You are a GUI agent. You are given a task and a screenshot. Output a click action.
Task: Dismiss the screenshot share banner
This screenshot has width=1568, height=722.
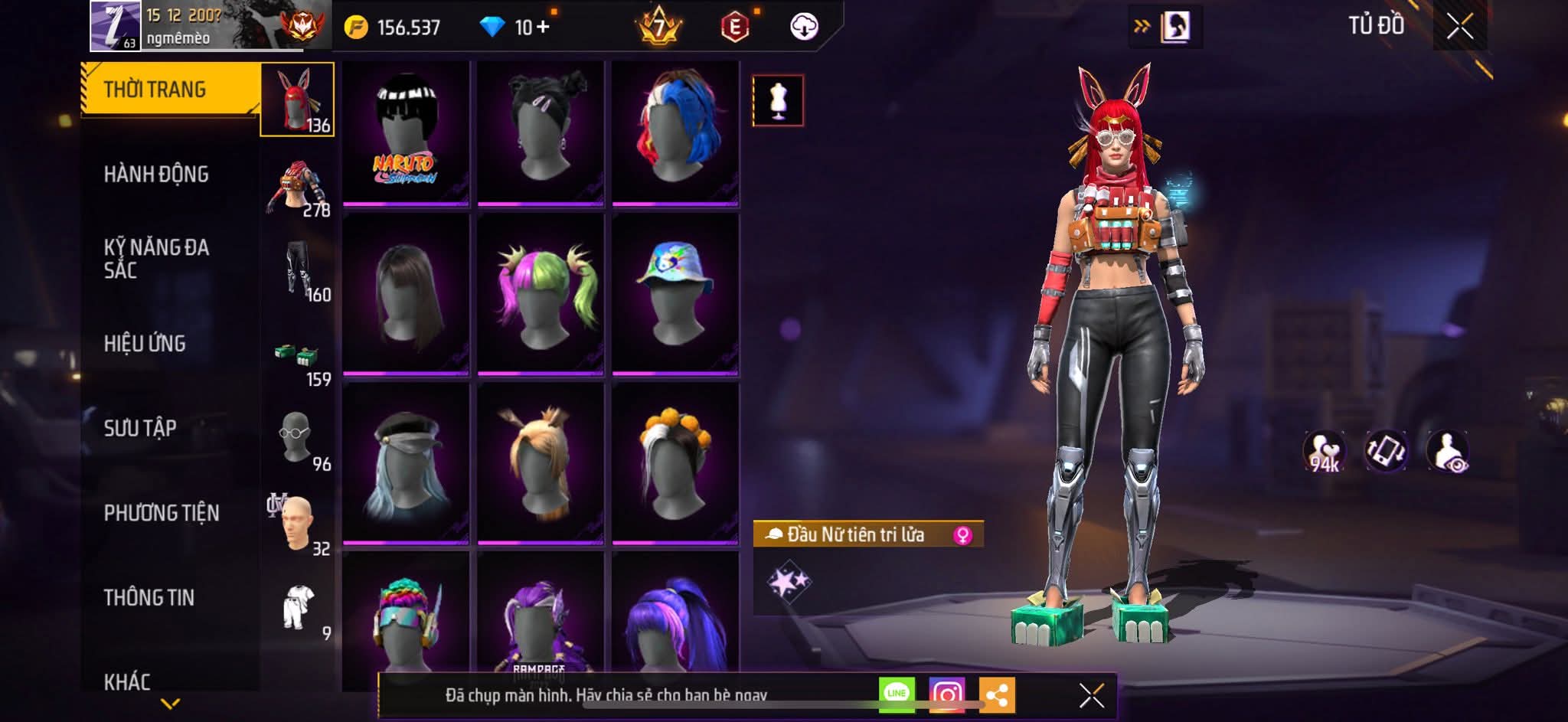1091,695
